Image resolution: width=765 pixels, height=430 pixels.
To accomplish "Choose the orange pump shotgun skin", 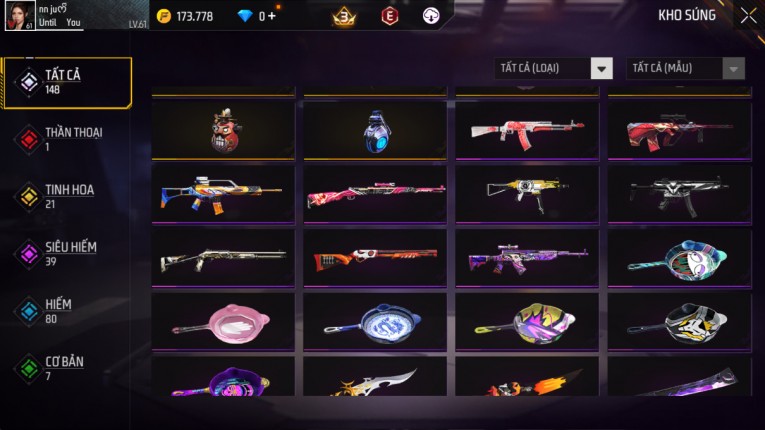I will pyautogui.click(x=375, y=259).
